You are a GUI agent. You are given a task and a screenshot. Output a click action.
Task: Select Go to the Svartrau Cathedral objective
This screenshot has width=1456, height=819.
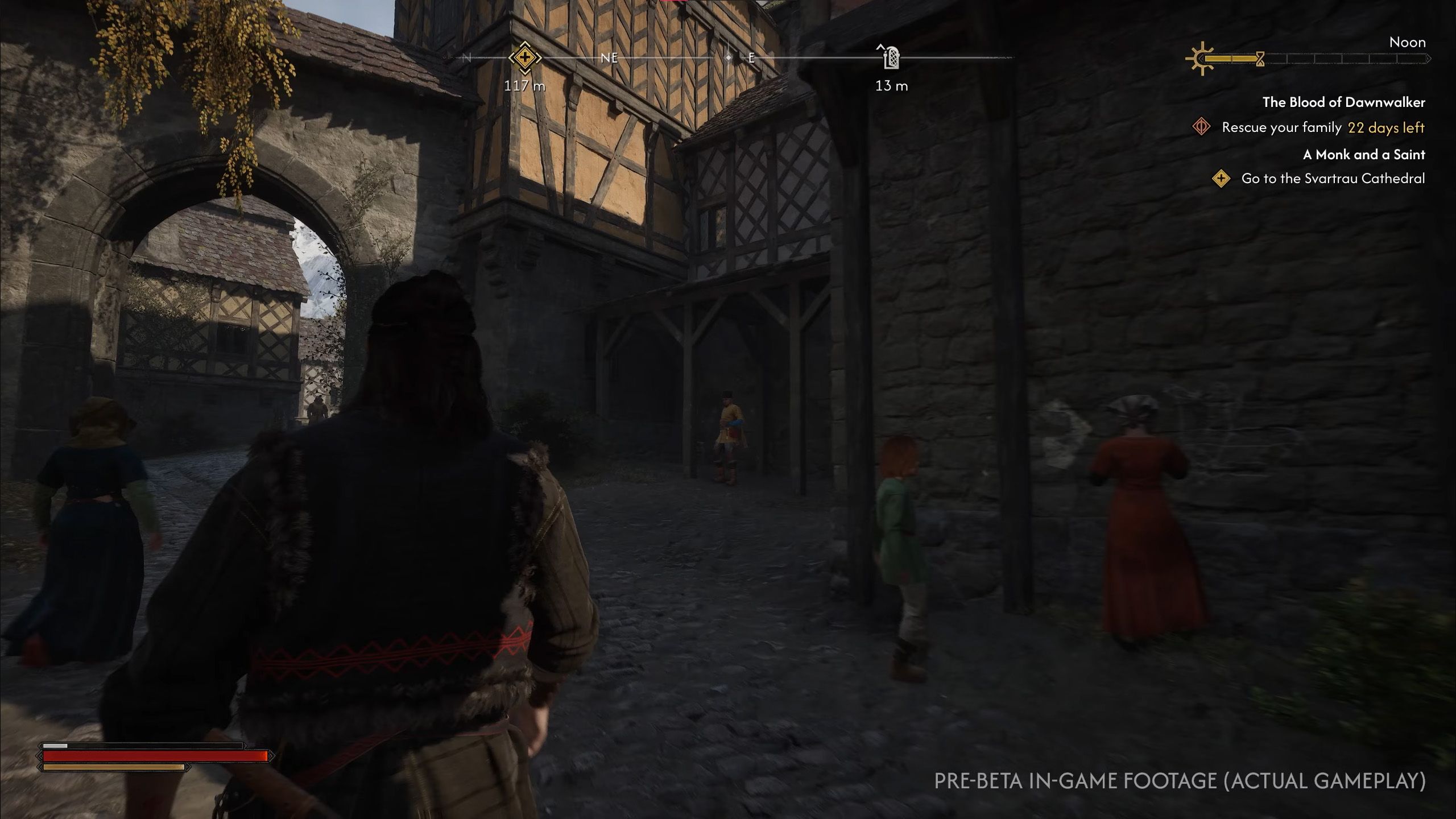click(x=1333, y=179)
